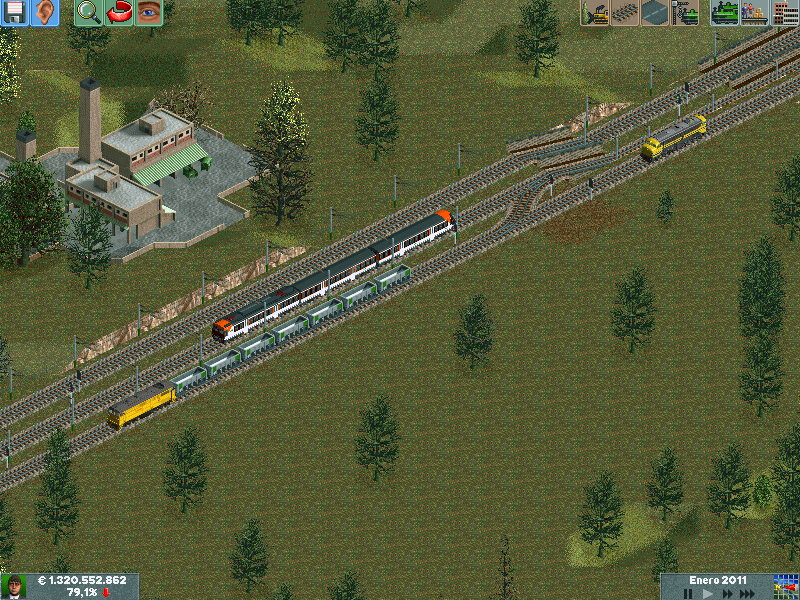Open the floppy disk save/load menu

pos(15,13)
